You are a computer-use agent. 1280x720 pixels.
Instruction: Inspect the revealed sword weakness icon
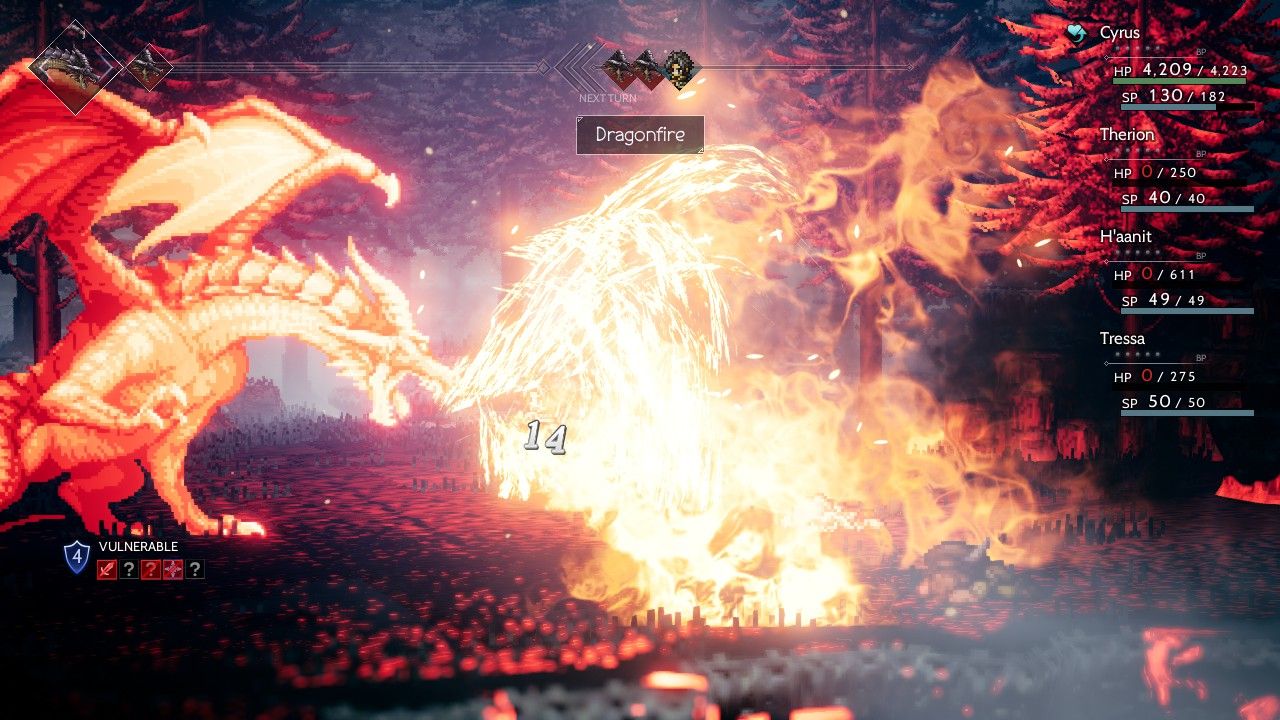[x=107, y=570]
